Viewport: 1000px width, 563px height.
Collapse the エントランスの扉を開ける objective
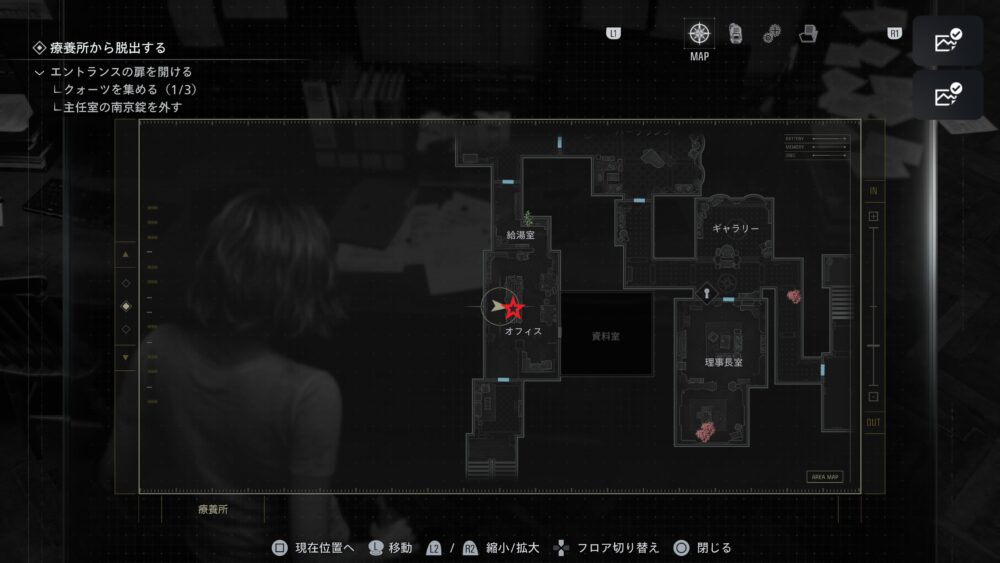tap(39, 72)
